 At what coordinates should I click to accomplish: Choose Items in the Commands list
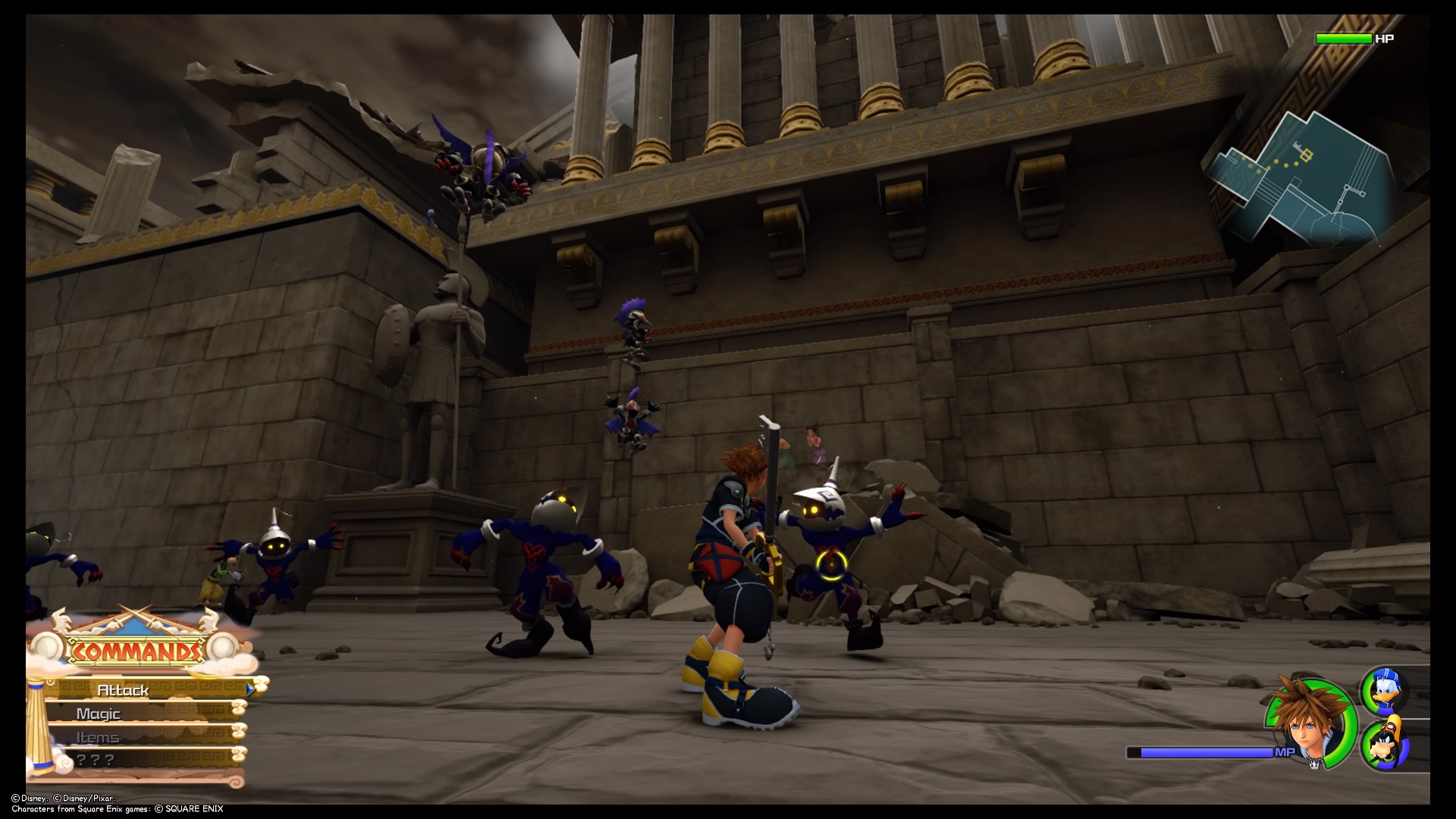(96, 736)
